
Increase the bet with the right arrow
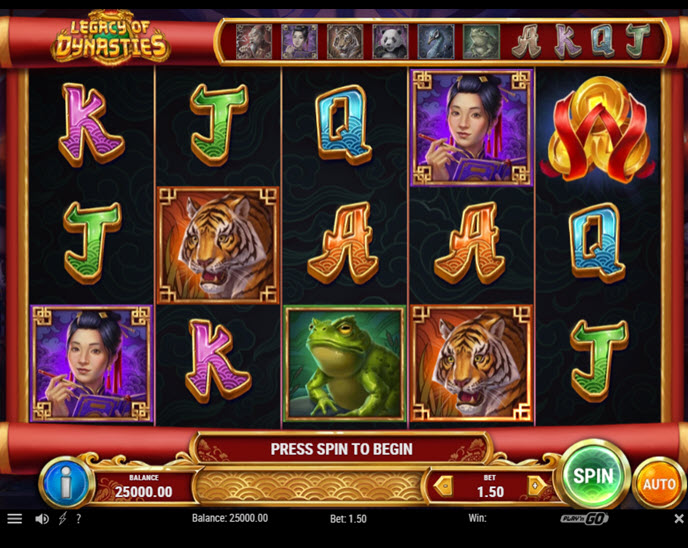[535, 487]
